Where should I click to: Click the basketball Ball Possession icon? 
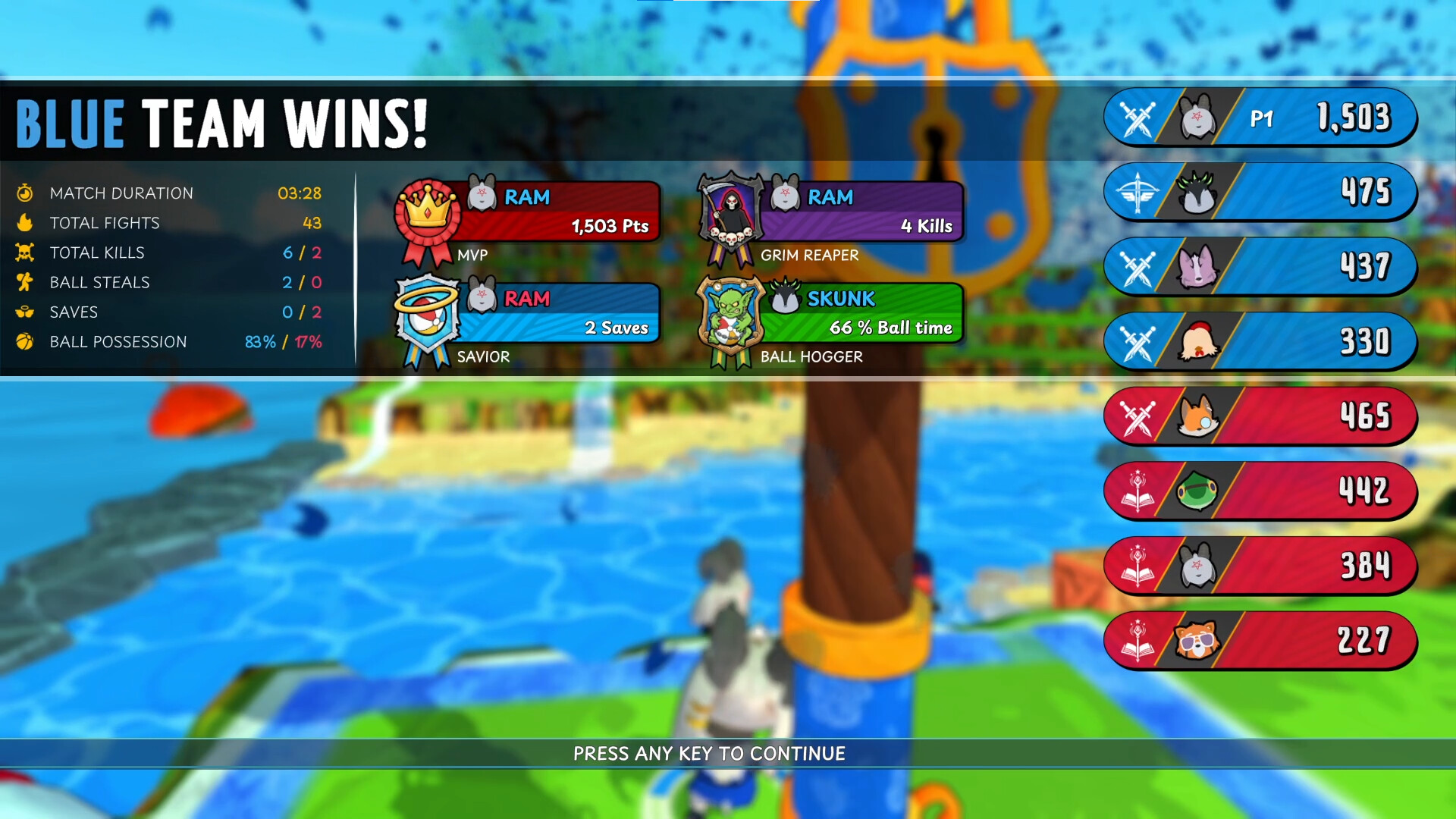(x=26, y=341)
